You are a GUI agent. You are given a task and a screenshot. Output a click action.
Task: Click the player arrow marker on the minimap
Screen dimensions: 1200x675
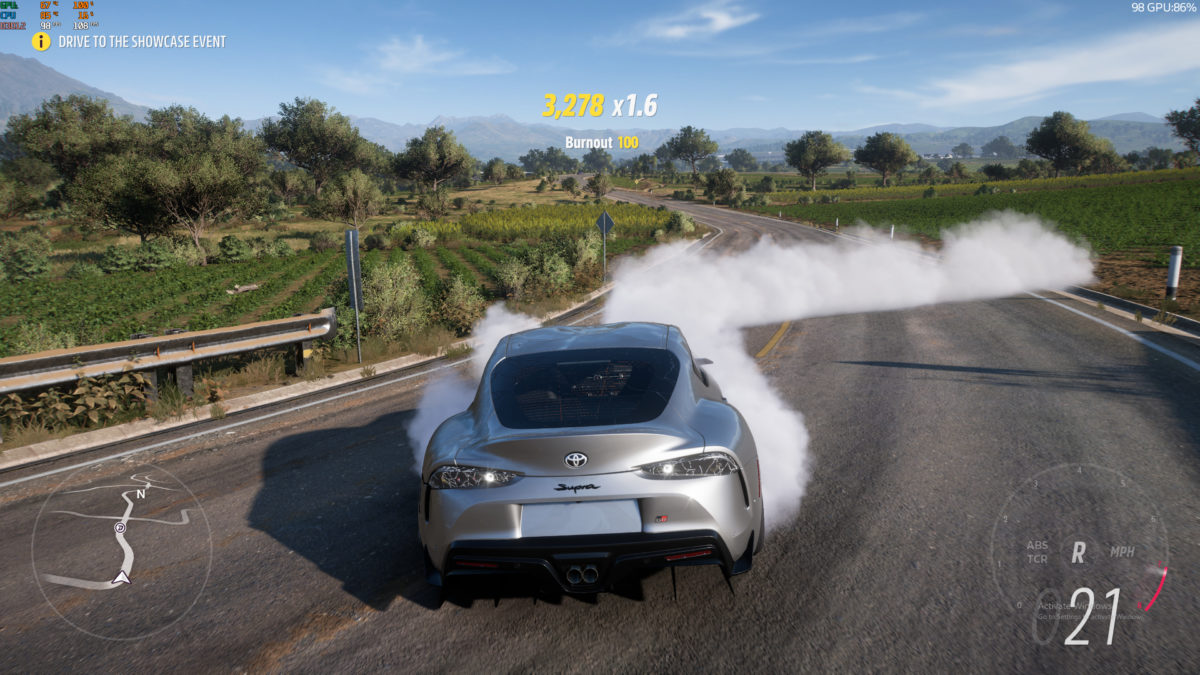click(x=121, y=577)
